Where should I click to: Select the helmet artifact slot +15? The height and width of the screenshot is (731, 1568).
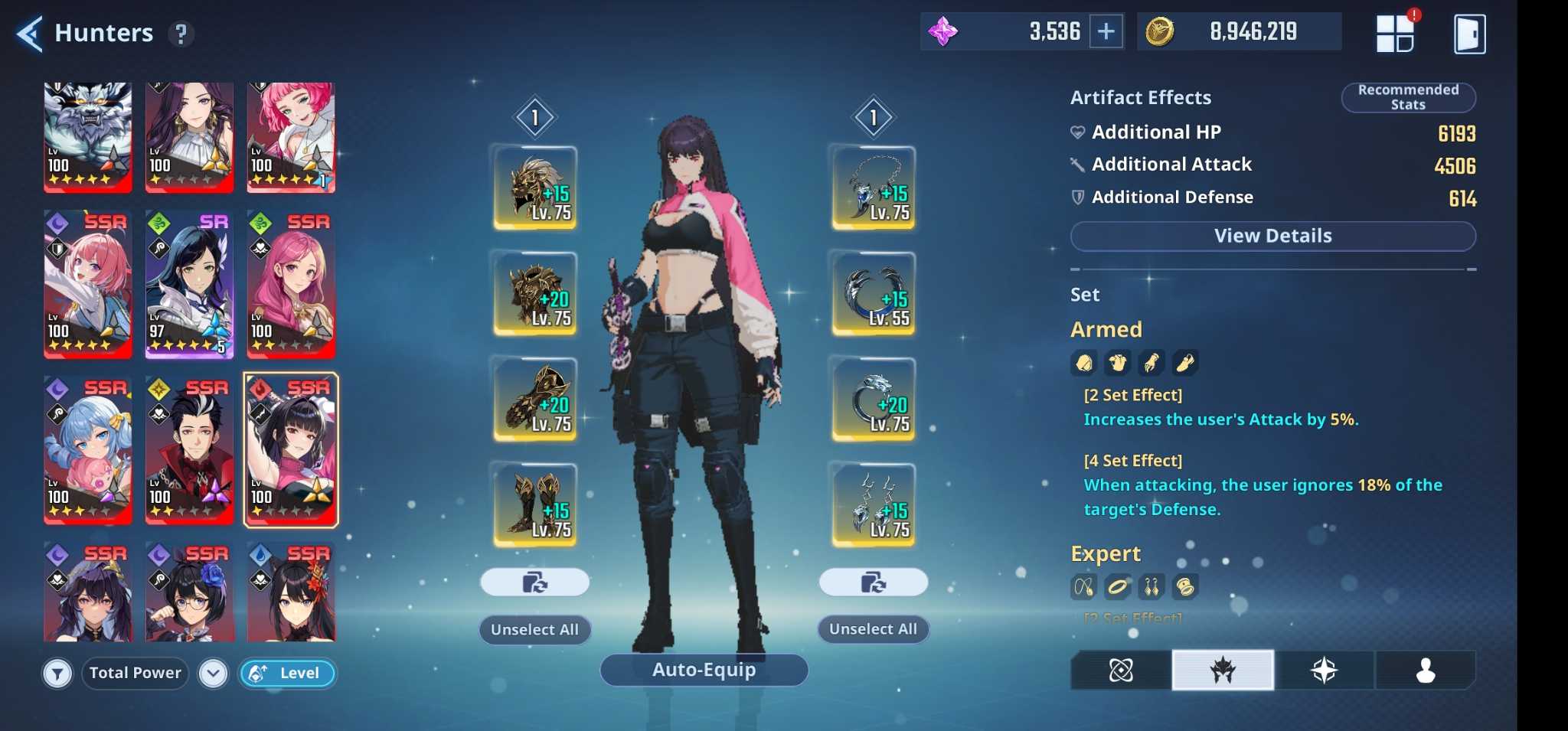(535, 188)
